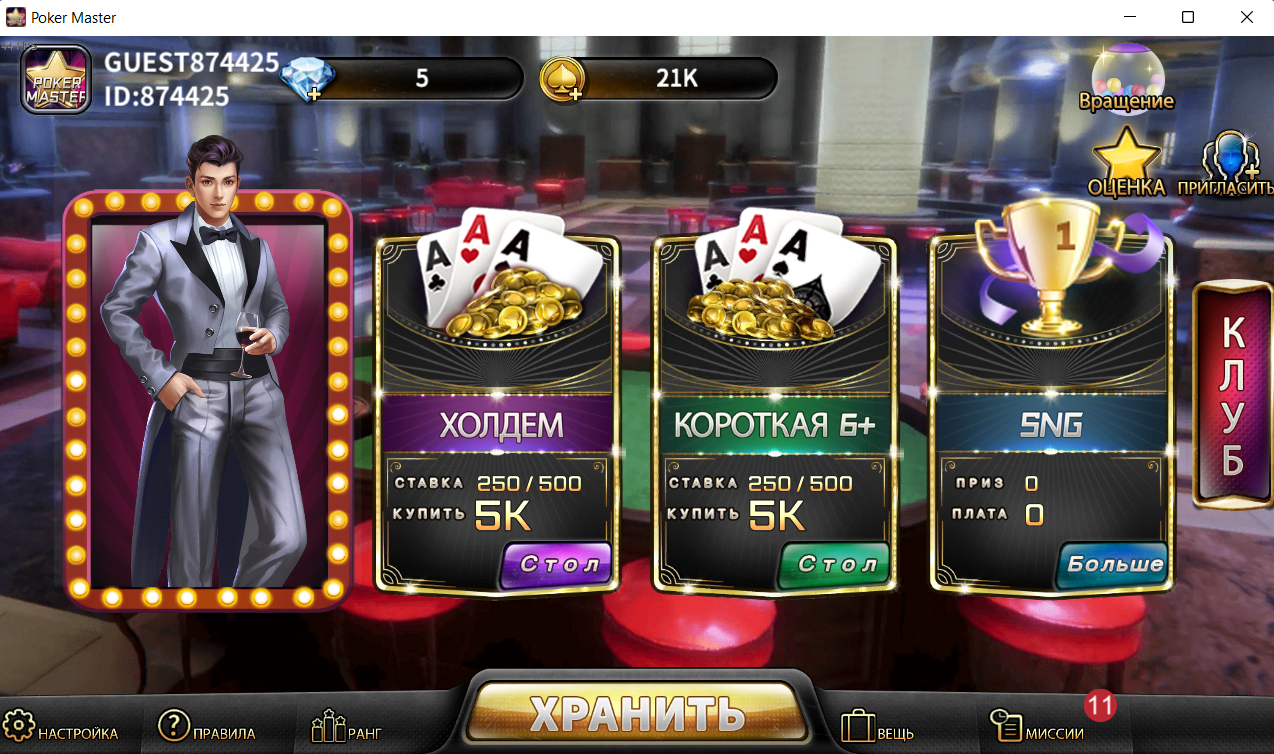
Task: Buy more chips via the gold coin icon
Action: pyautogui.click(x=562, y=79)
